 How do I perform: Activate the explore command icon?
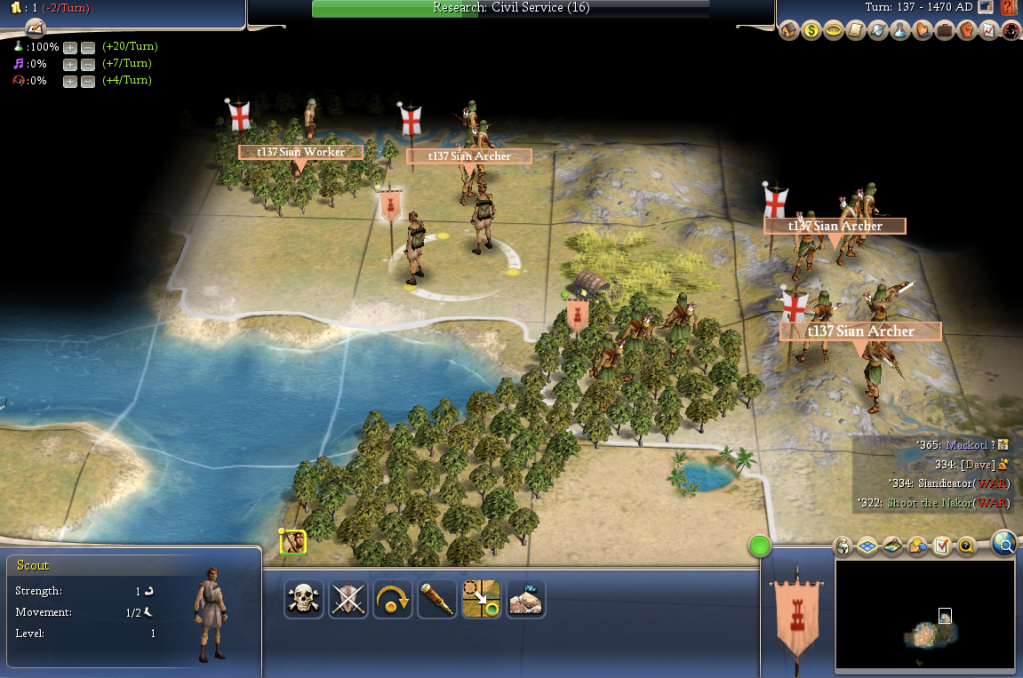526,598
